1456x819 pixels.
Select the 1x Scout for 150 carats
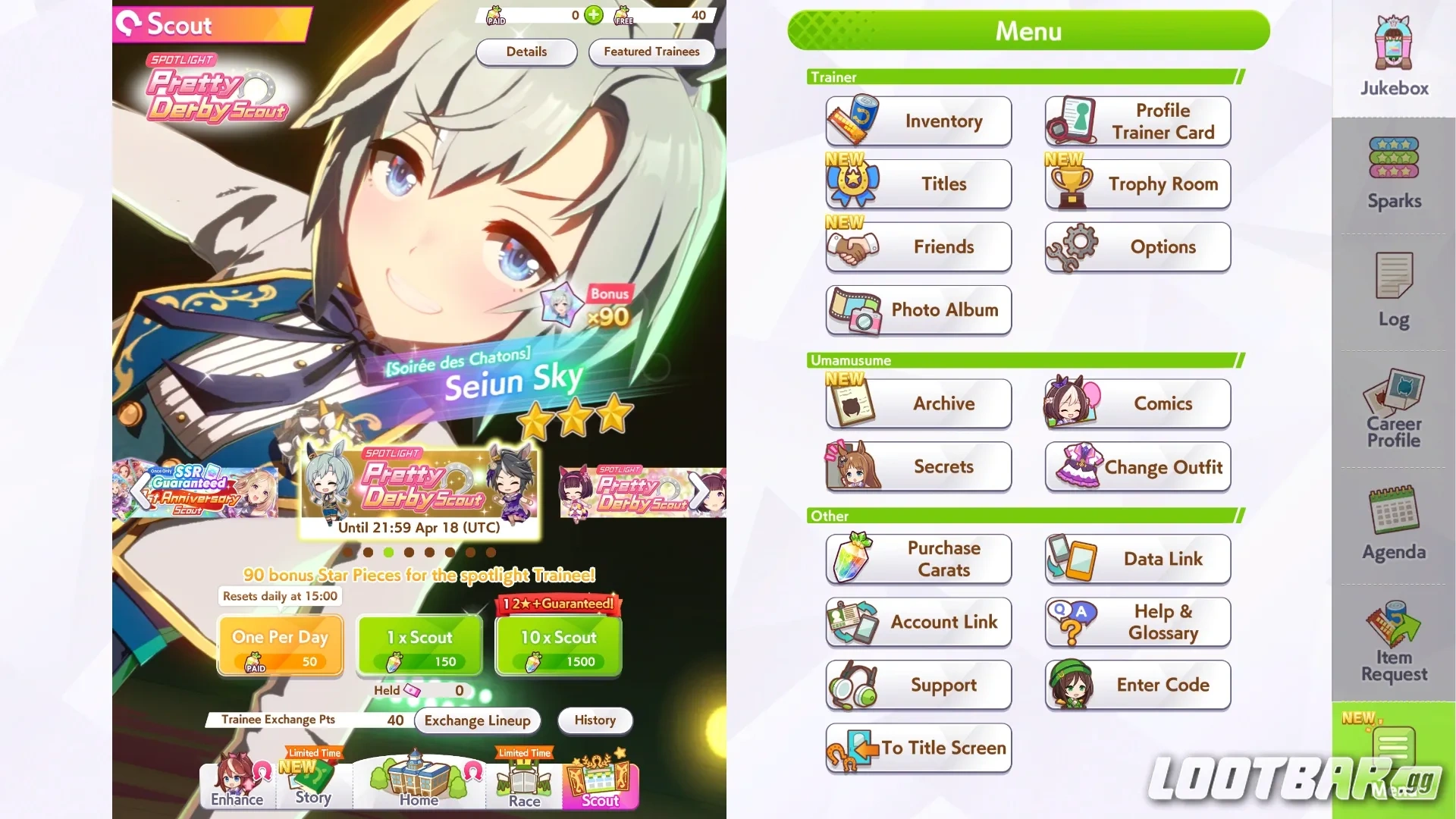point(419,646)
